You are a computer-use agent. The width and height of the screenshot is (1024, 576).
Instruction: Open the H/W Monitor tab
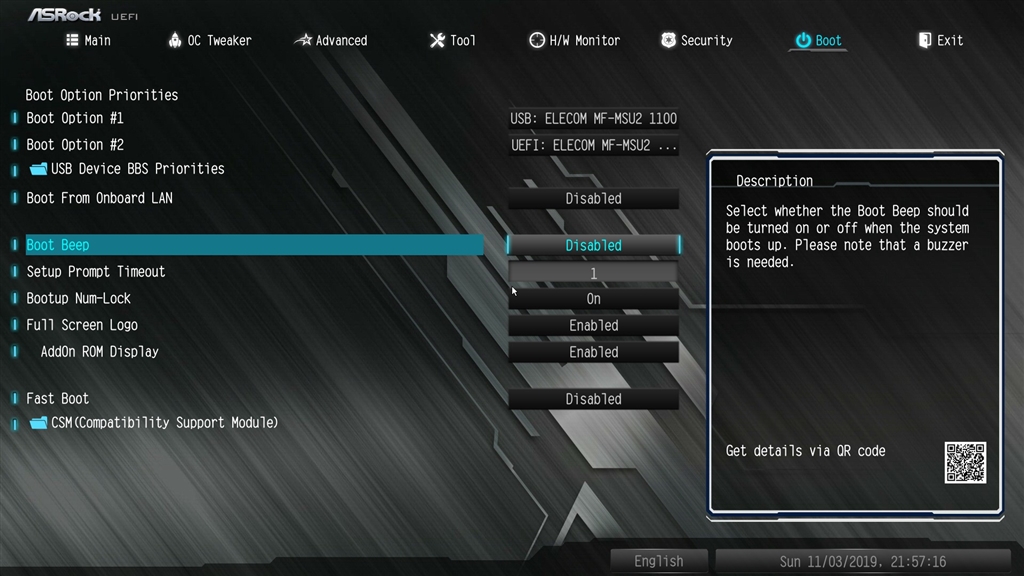pos(575,41)
